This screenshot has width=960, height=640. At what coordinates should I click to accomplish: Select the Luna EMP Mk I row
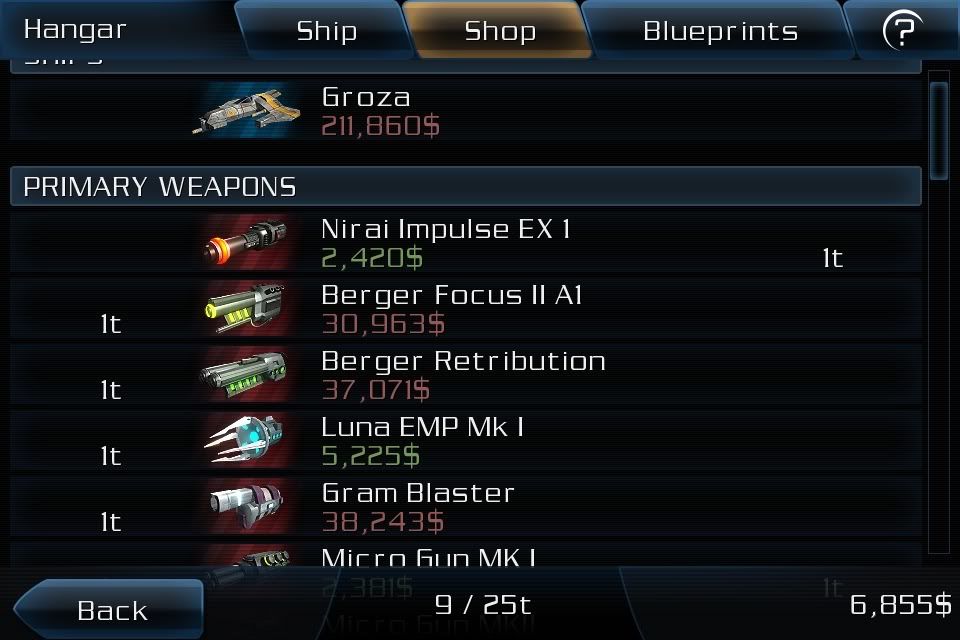465,441
